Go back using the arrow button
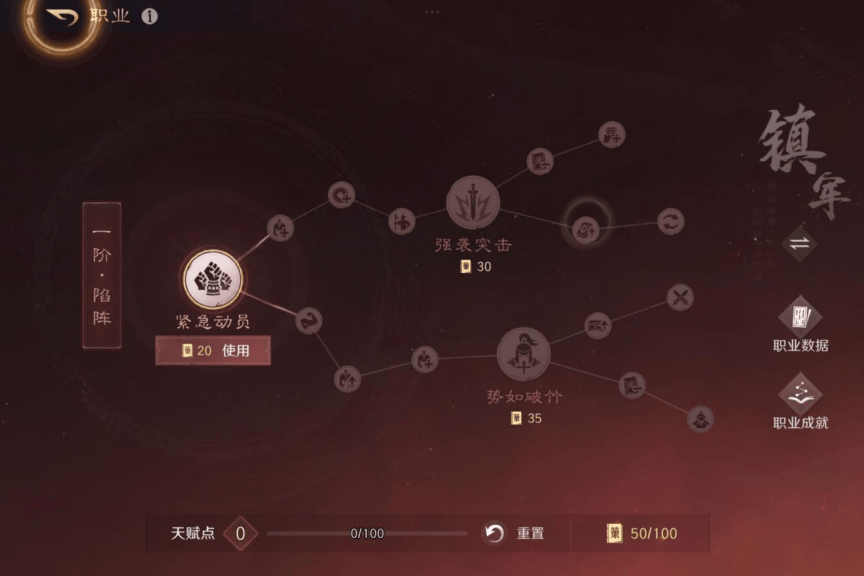 tap(60, 17)
